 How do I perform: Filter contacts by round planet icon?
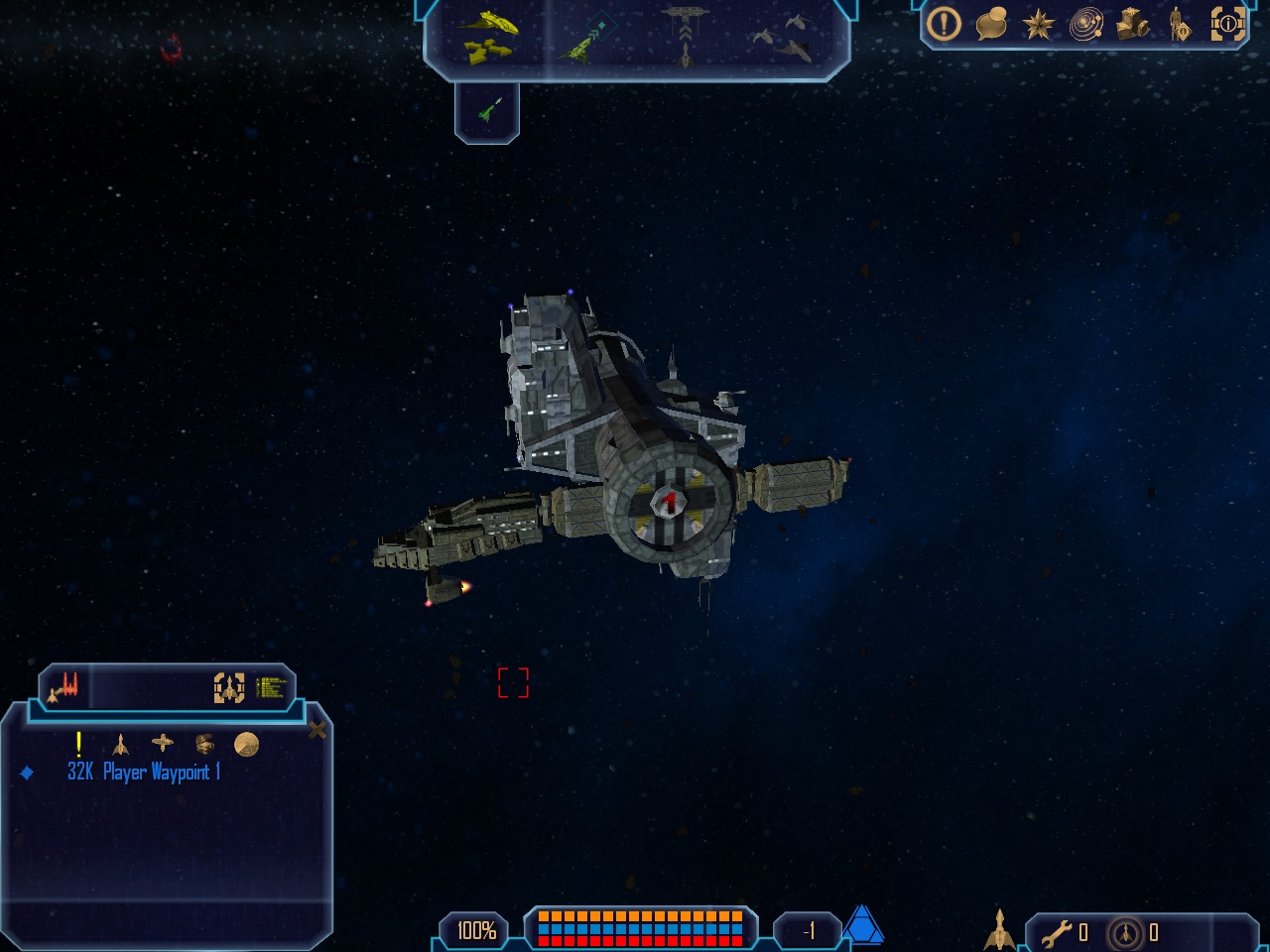click(x=246, y=744)
